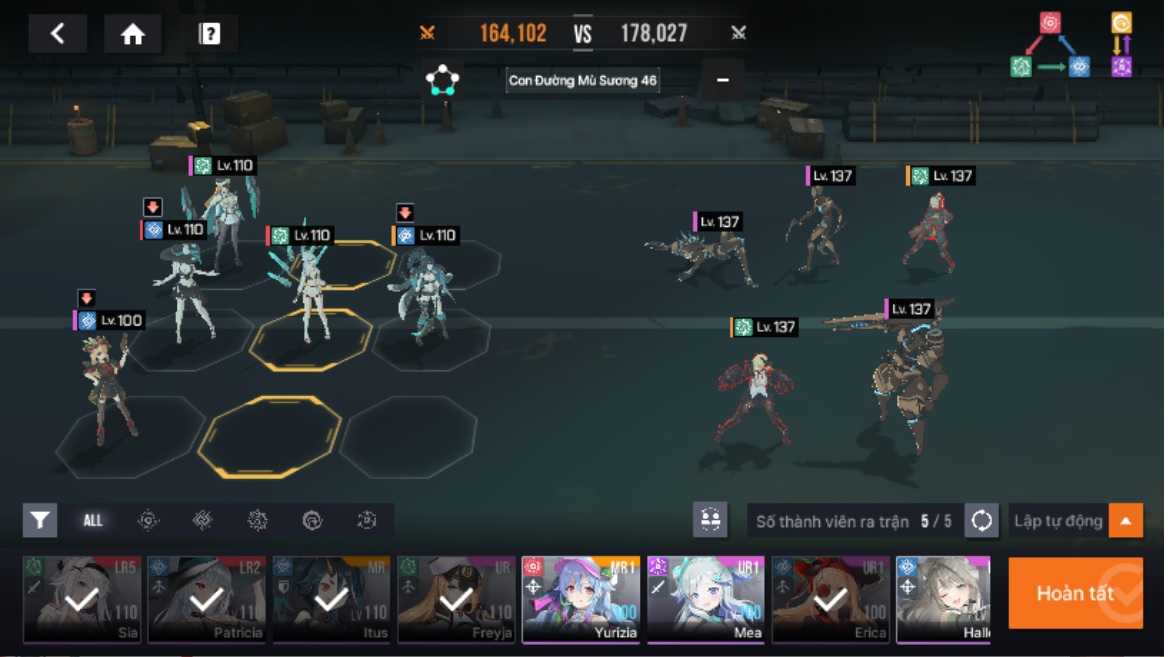Open the help question mark page
Screen dimensions: 1170x657
pyautogui.click(x=210, y=34)
